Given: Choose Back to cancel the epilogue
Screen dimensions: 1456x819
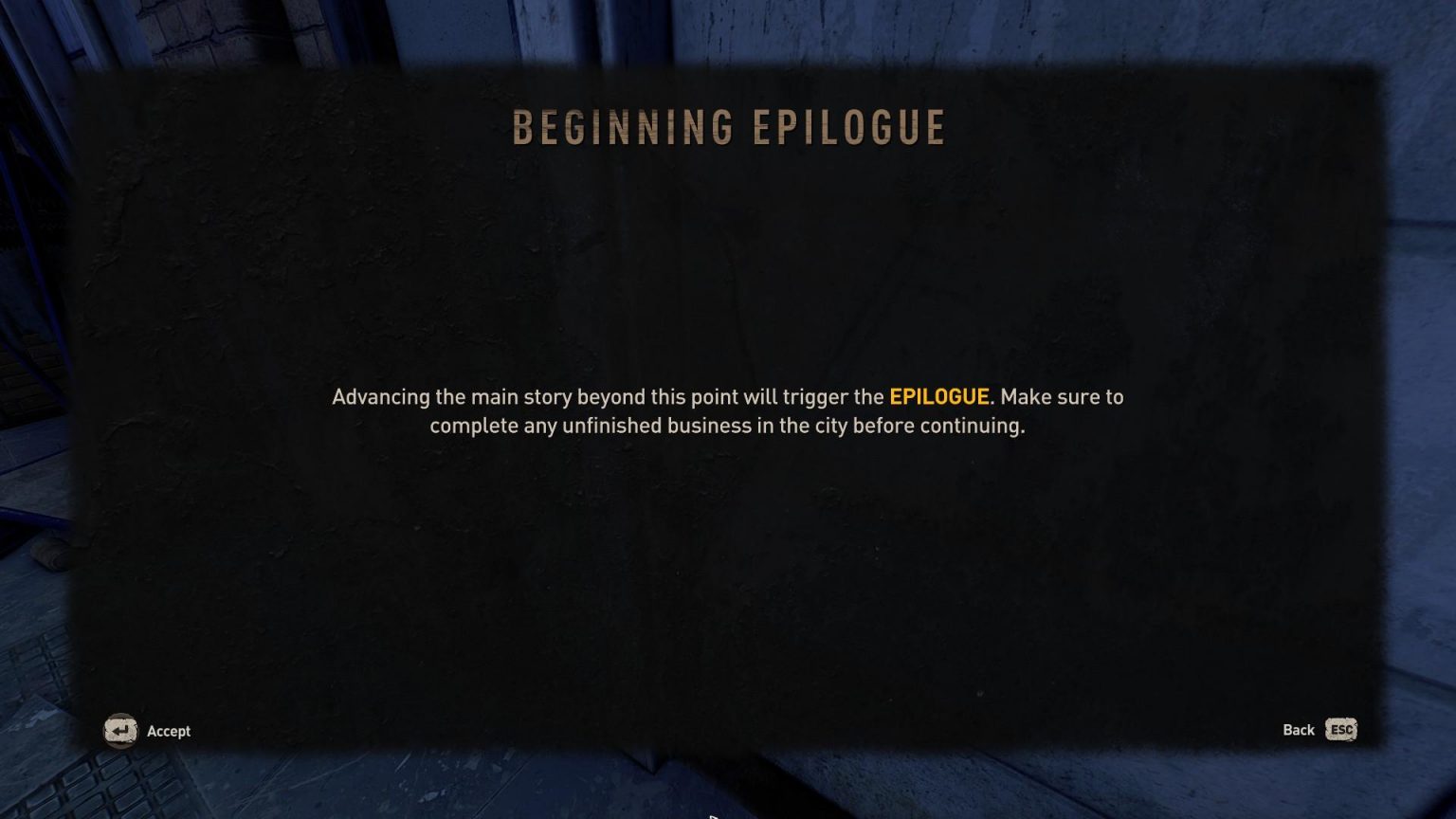Looking at the screenshot, I should pyautogui.click(x=1297, y=730).
